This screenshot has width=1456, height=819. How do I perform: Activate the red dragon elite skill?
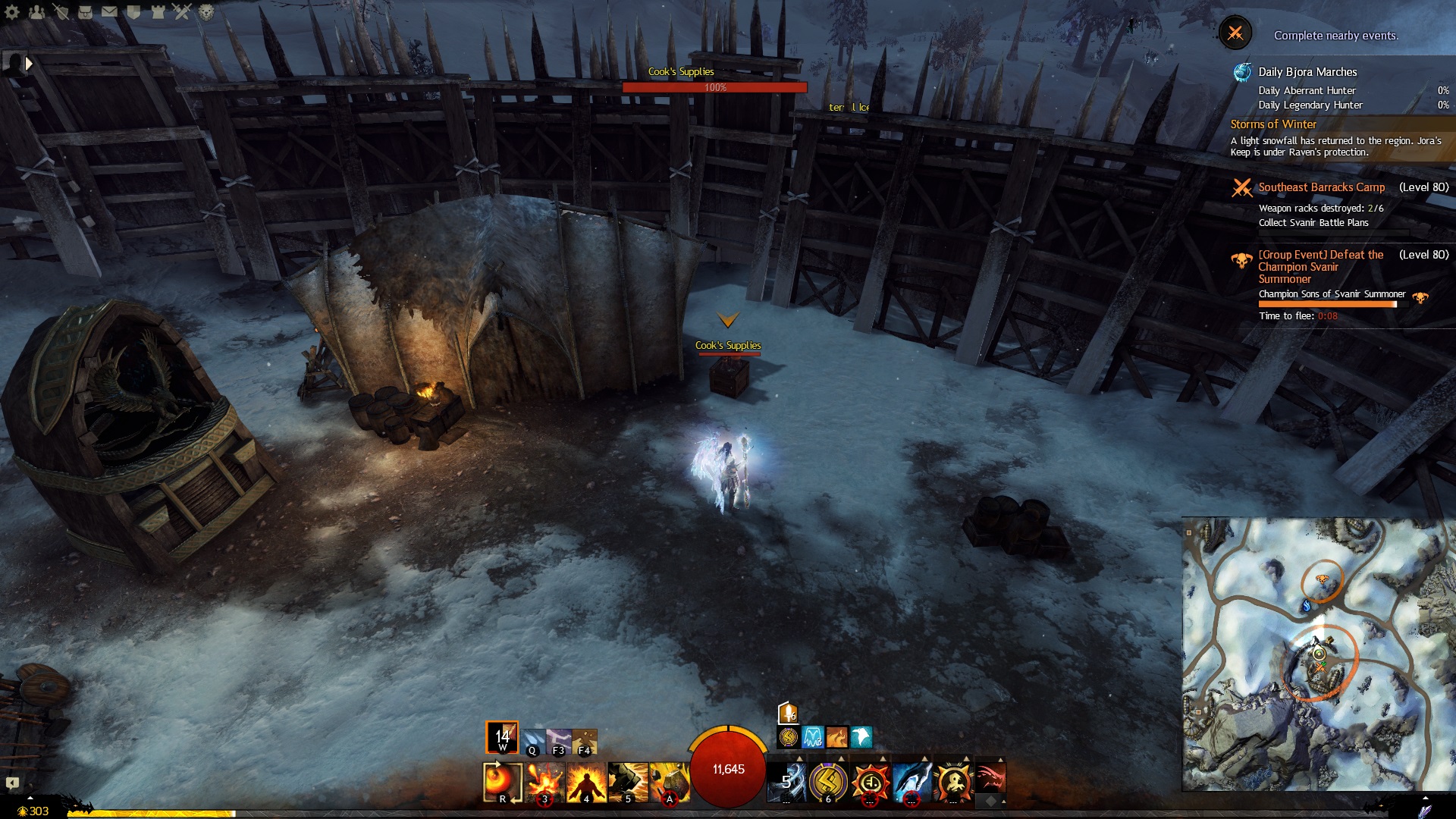(990, 779)
